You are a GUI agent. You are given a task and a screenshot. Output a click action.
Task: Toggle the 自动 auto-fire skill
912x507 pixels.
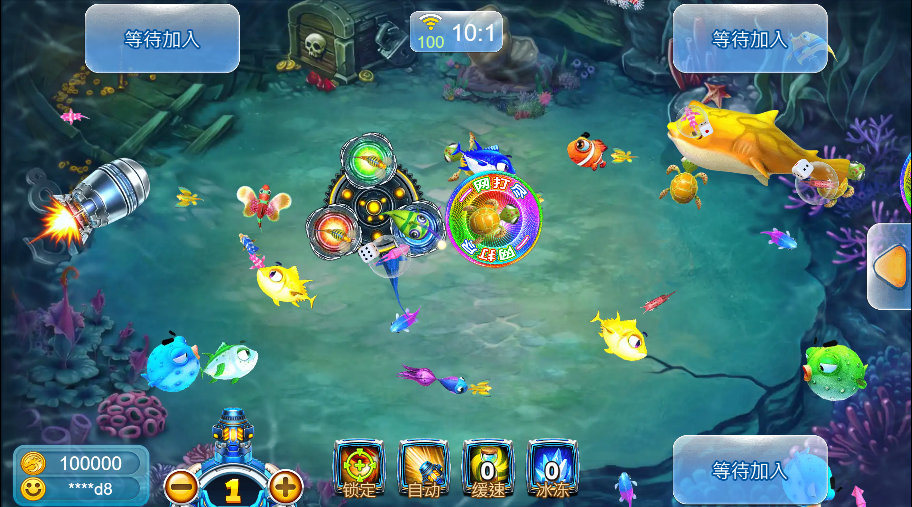pyautogui.click(x=423, y=468)
